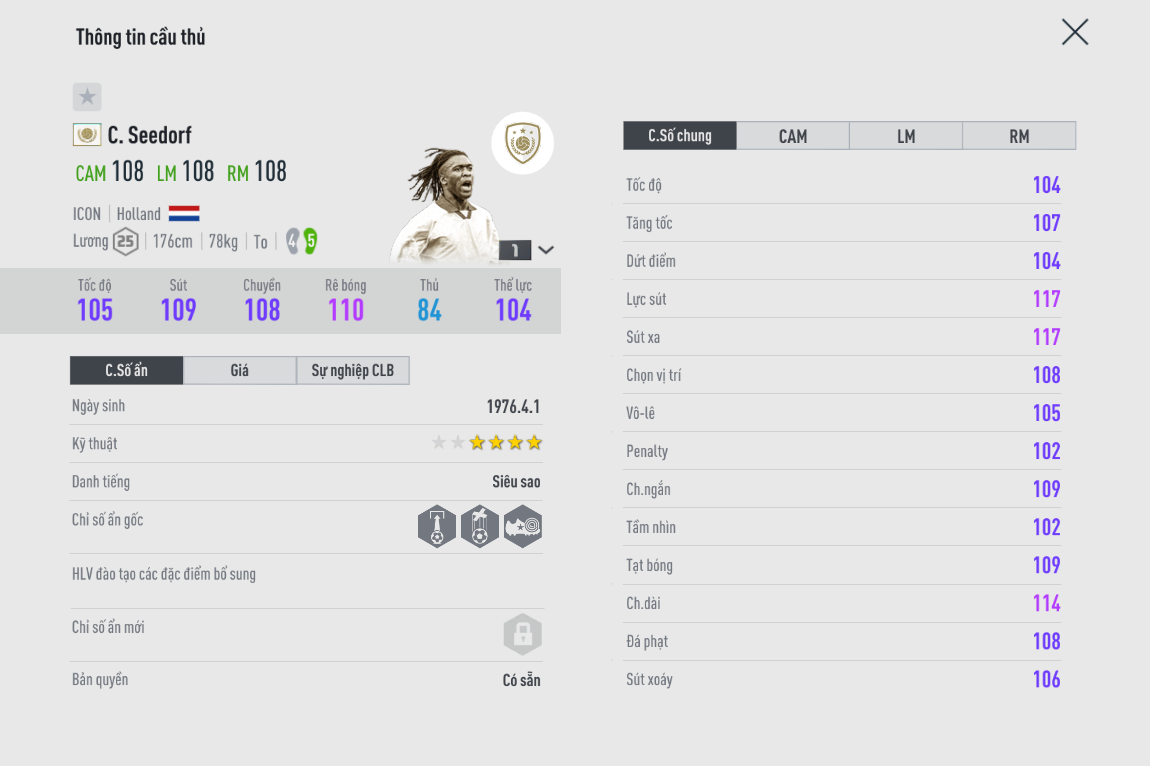Select the C.Số chung stats tab
1150x766 pixels.
click(x=680, y=136)
